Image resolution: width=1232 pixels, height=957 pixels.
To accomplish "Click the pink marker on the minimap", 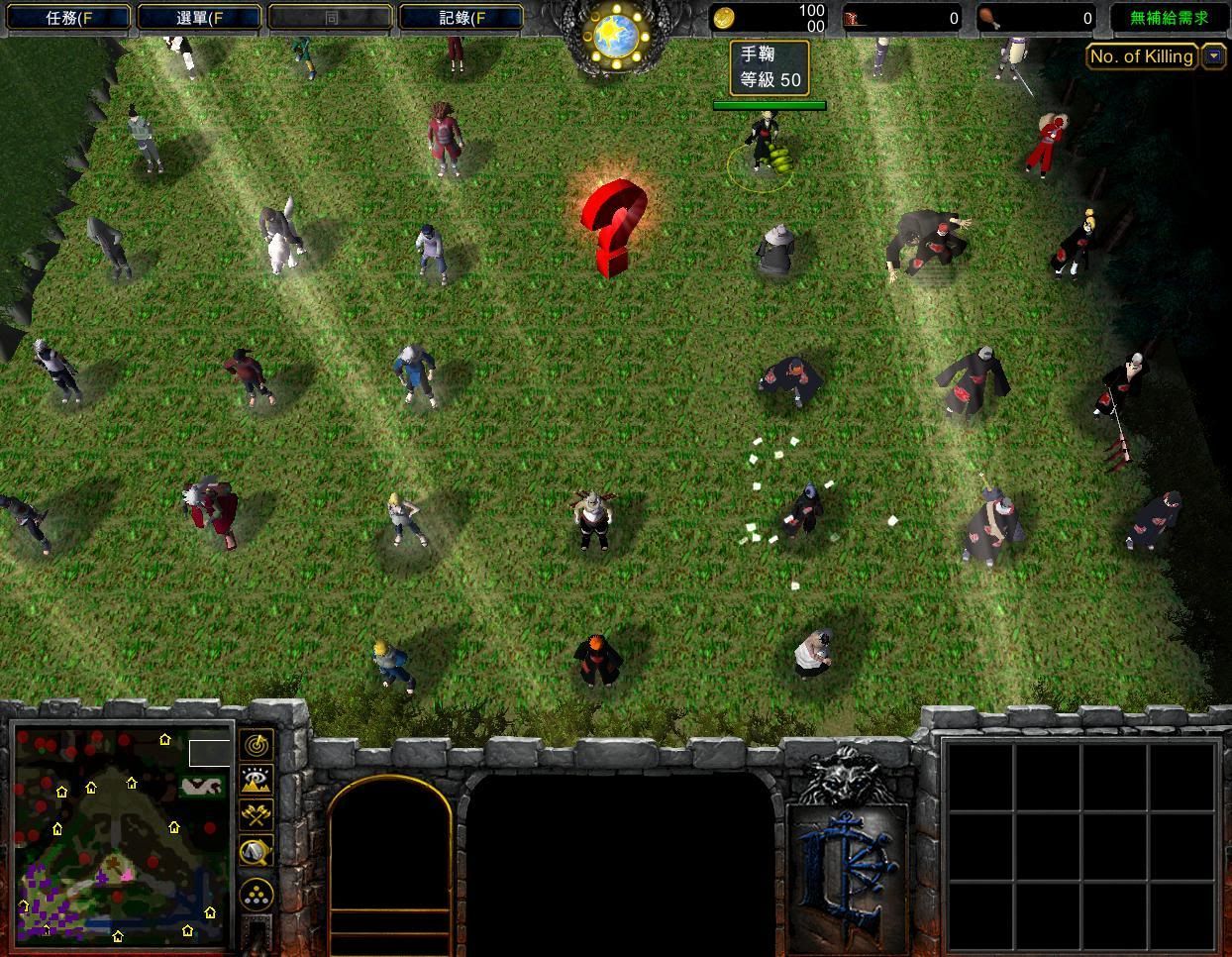I will (x=127, y=874).
